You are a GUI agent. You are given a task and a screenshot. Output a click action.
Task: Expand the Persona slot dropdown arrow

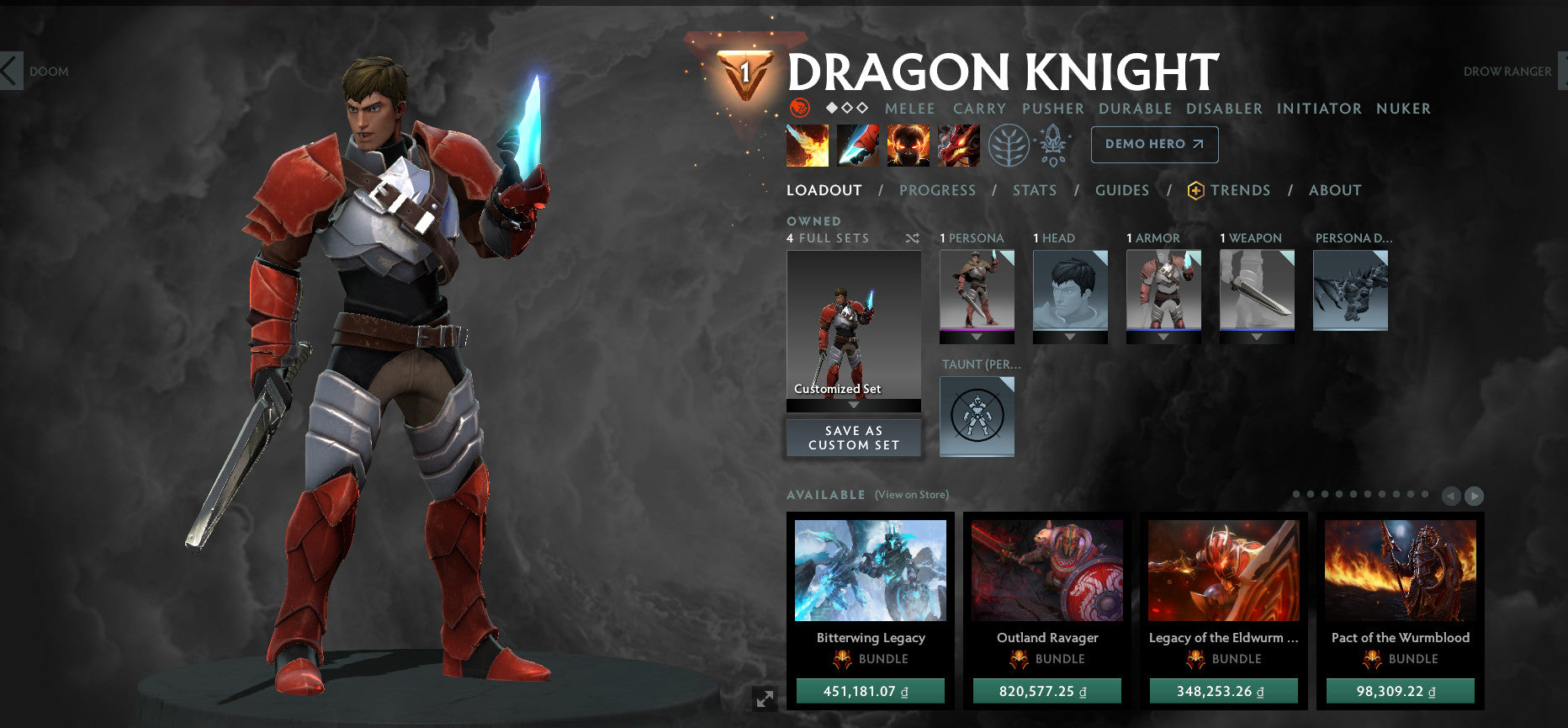[976, 334]
